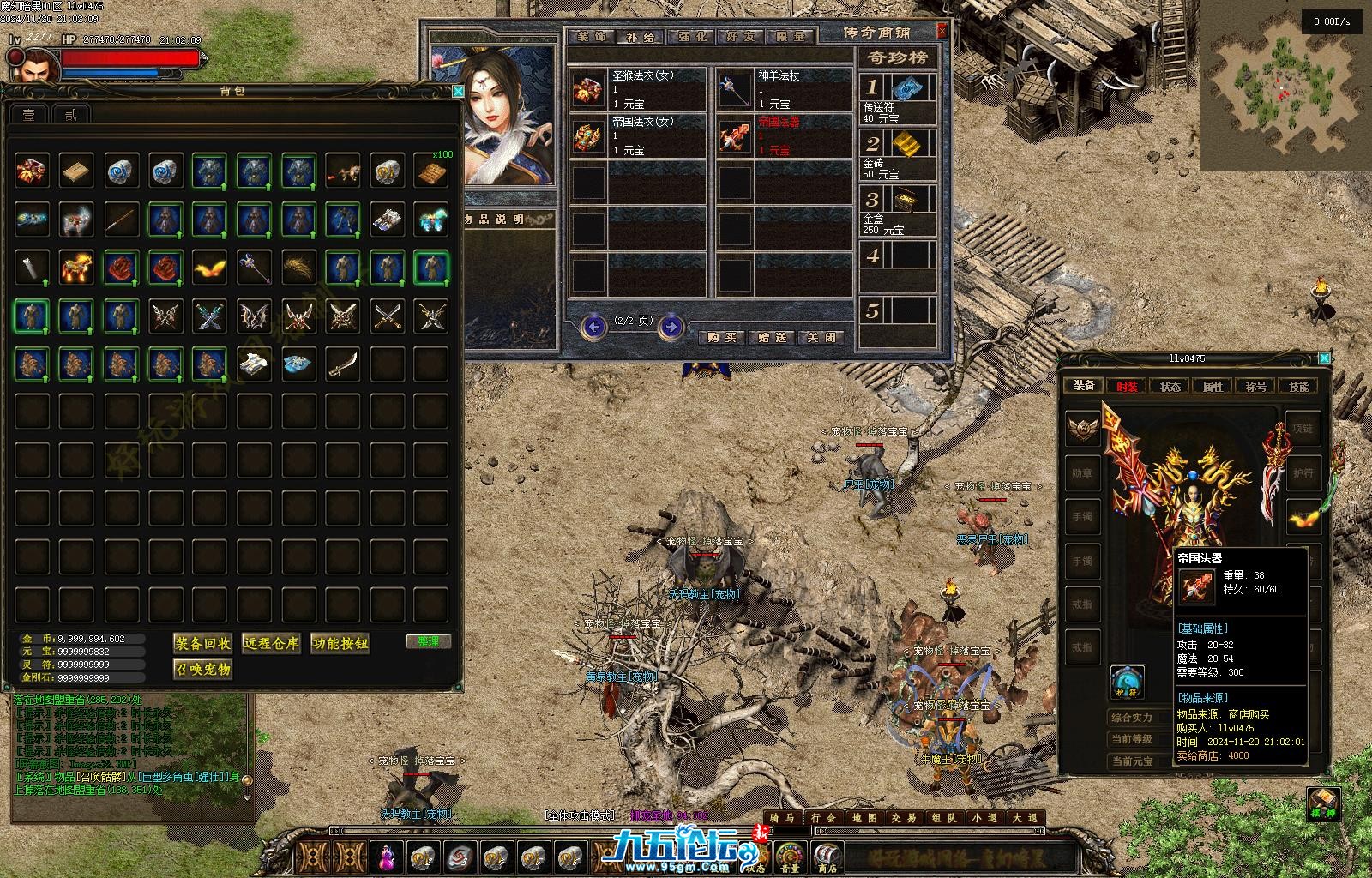This screenshot has width=1372, height=878.
Task: Sort the bag with 整理 button
Action: click(x=428, y=641)
